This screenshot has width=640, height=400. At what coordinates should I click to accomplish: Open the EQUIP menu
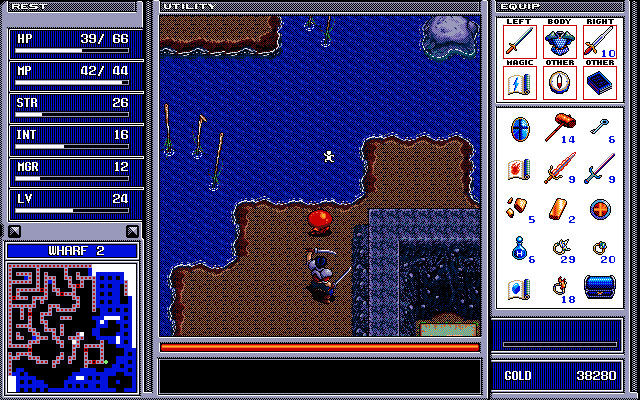pos(518,6)
